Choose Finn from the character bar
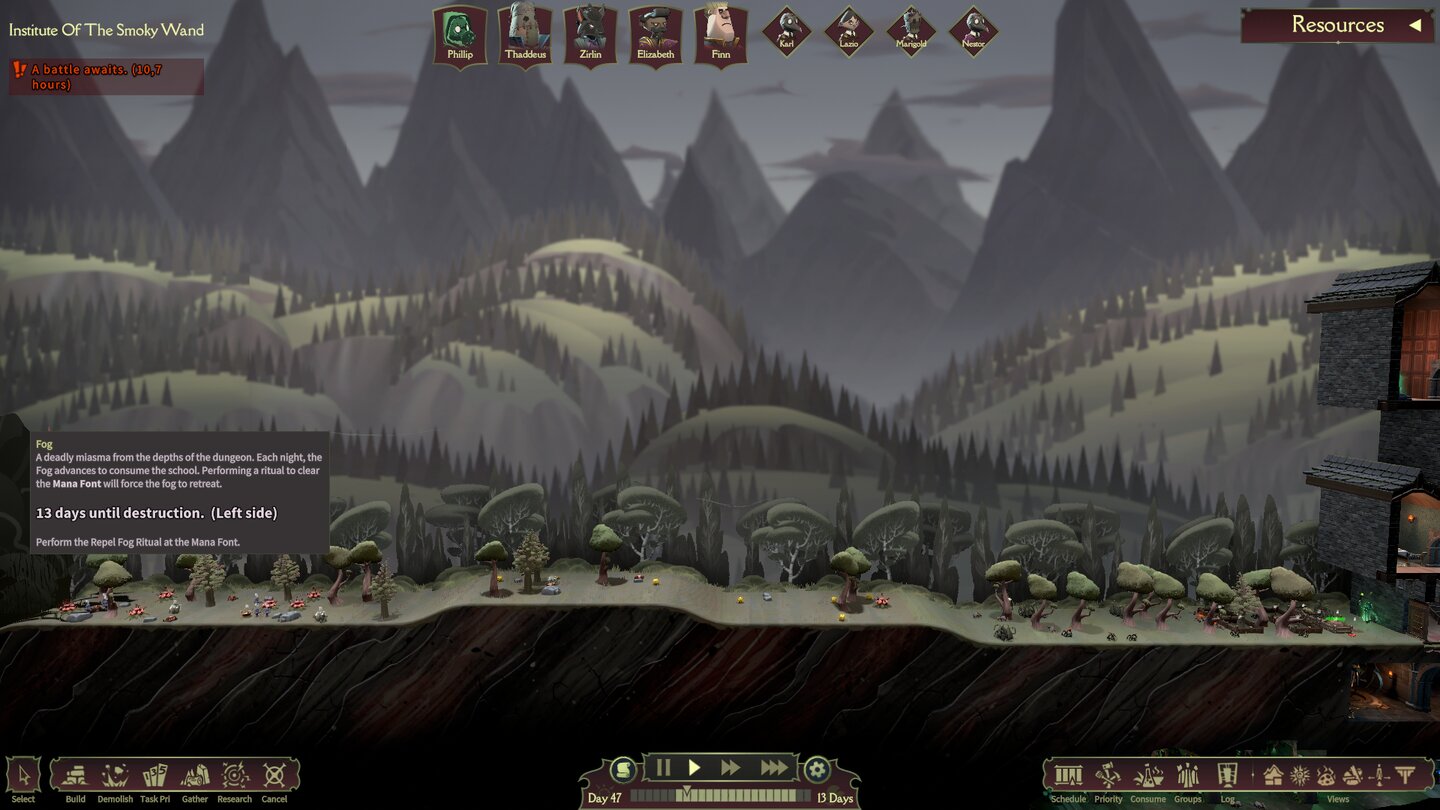Screen dimensions: 1440x810 [x=721, y=34]
